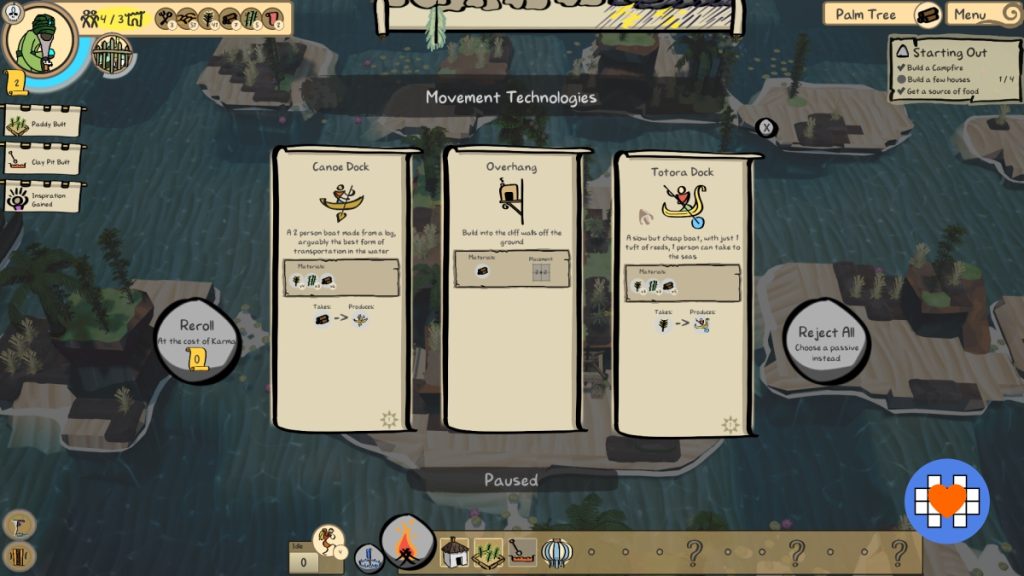Open the Clay Pit Built notification
The height and width of the screenshot is (576, 1024).
tap(43, 160)
